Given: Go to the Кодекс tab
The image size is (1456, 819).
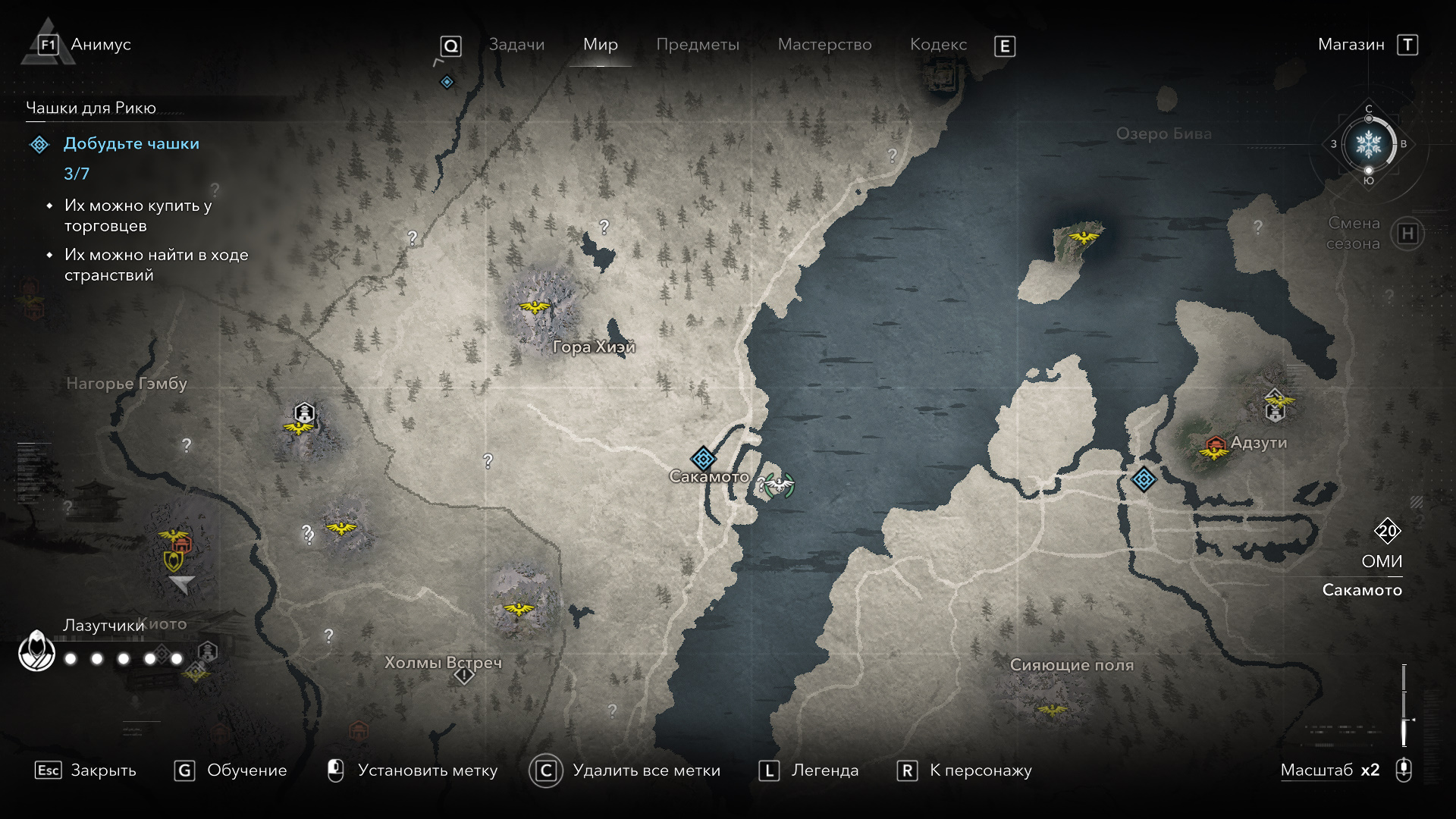Looking at the screenshot, I should 938,45.
